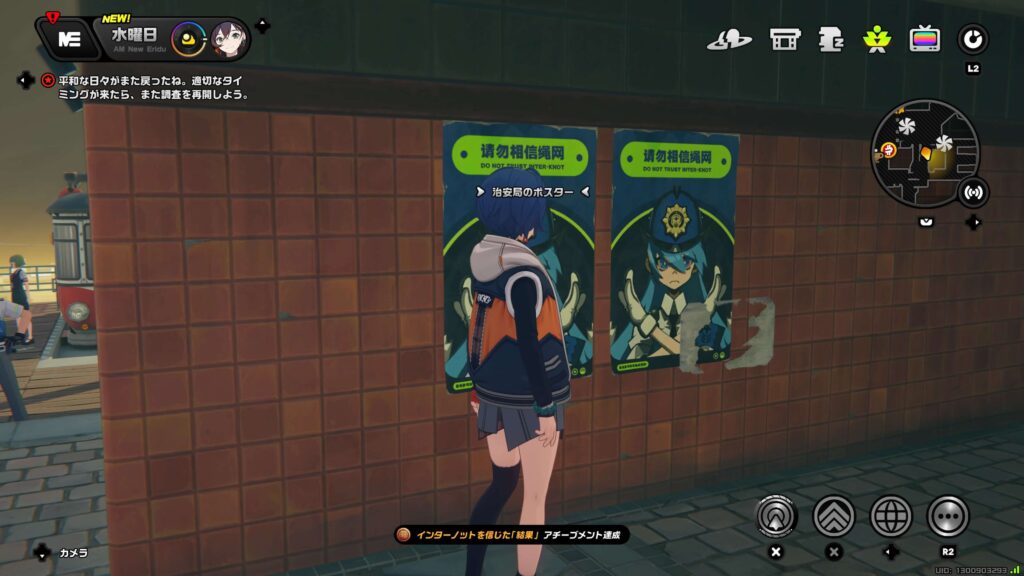The image size is (1024, 576).
Task: Click the signal broadcast button beside minimap
Action: (x=972, y=193)
